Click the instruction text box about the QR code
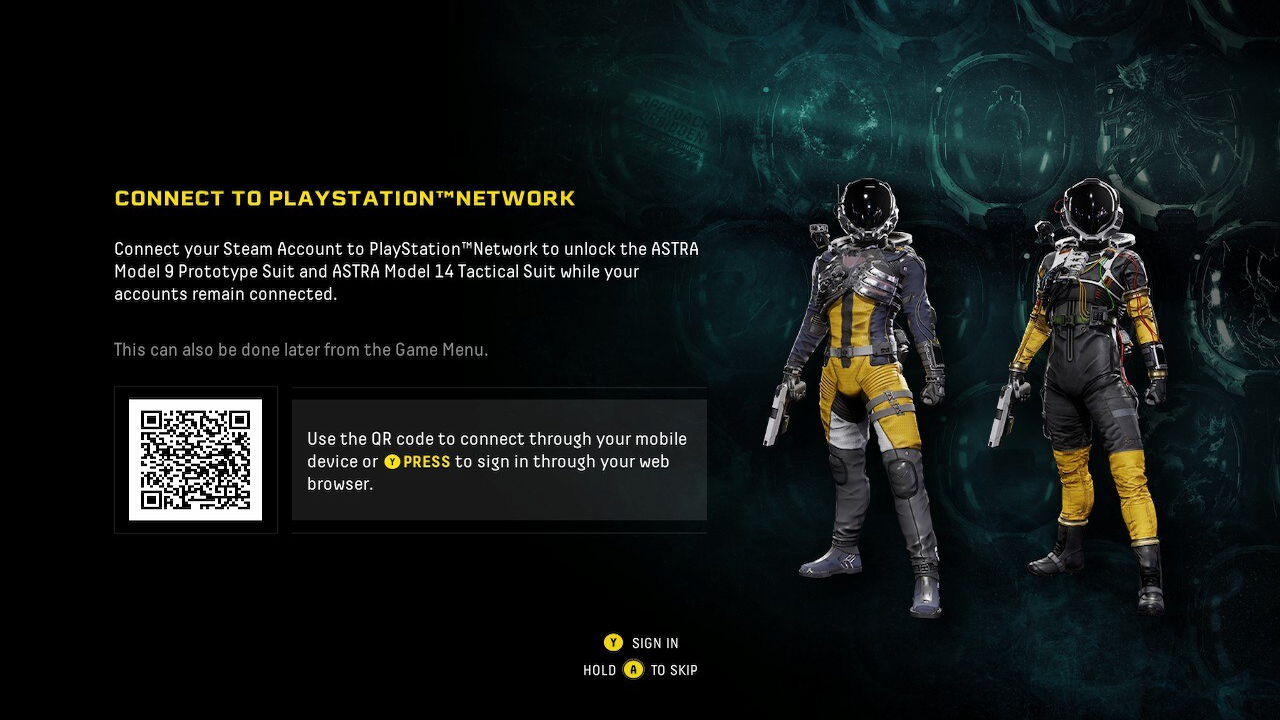Viewport: 1280px width, 720px height. (x=498, y=459)
